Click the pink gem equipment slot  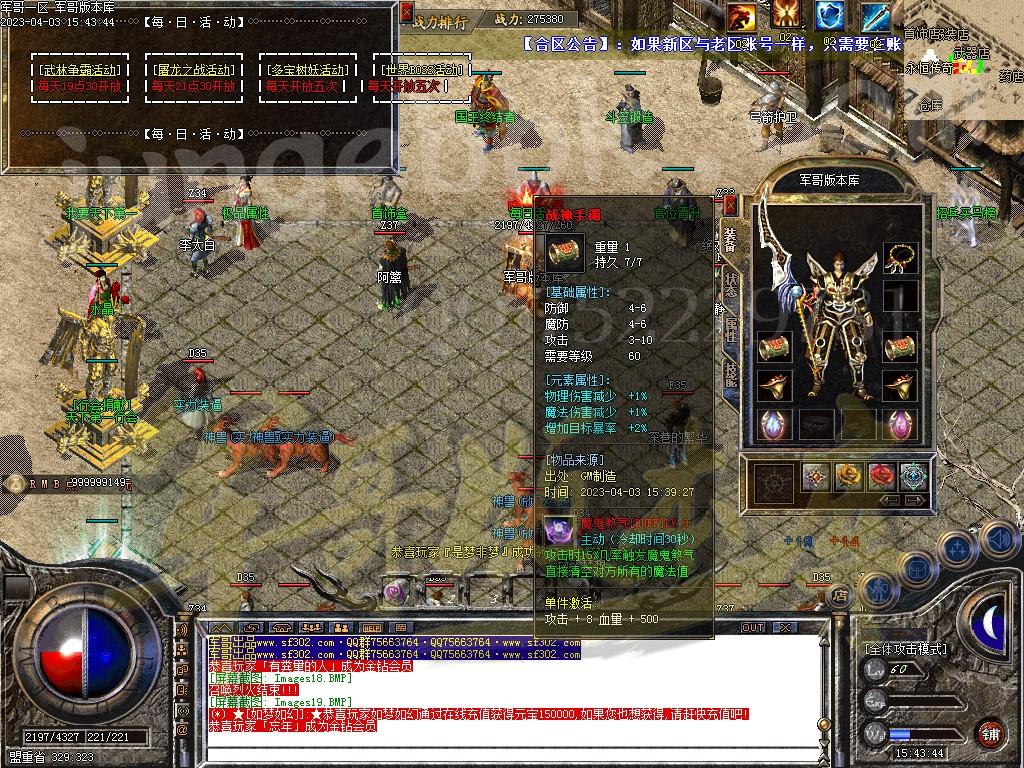tap(901, 424)
